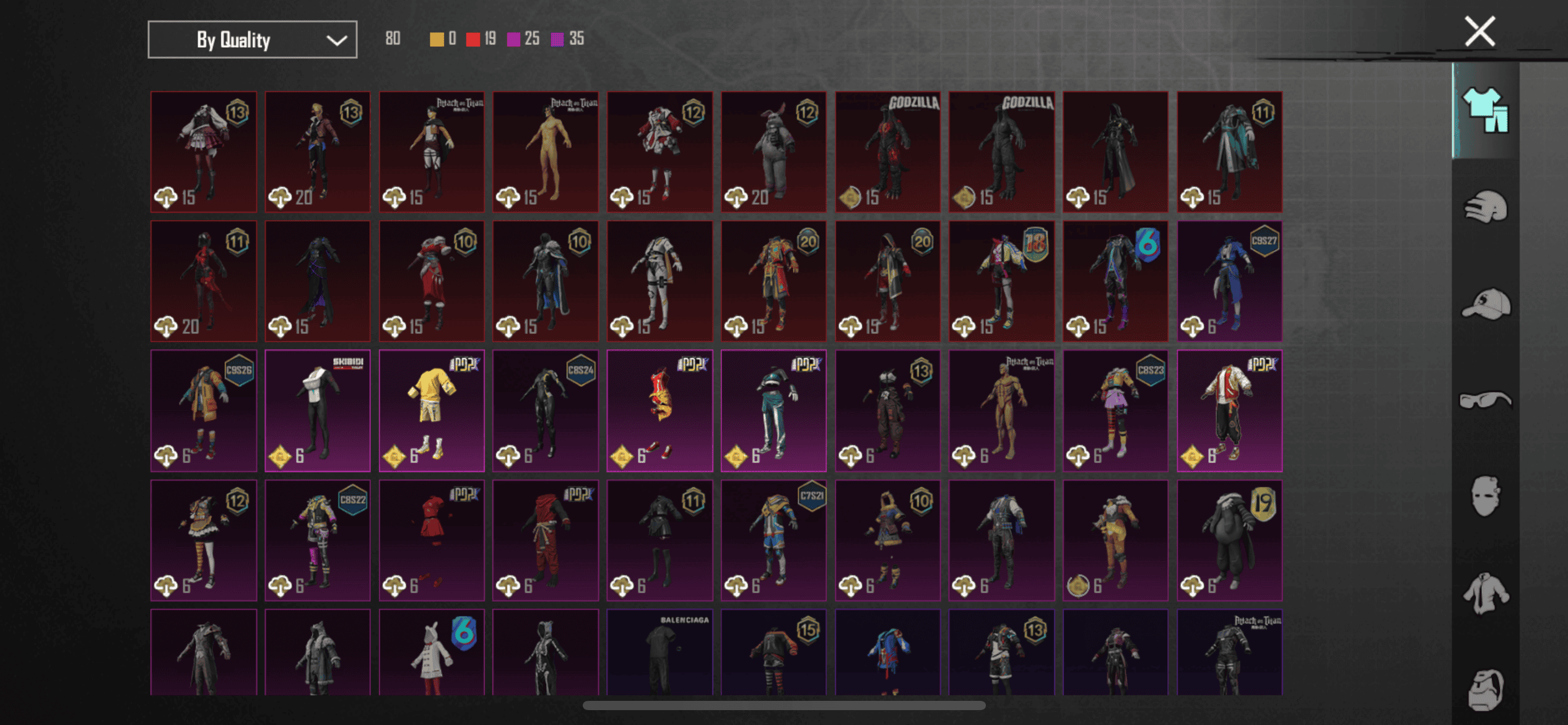
Task: Select the white stormtrooper-style armor outfit
Action: [660, 281]
